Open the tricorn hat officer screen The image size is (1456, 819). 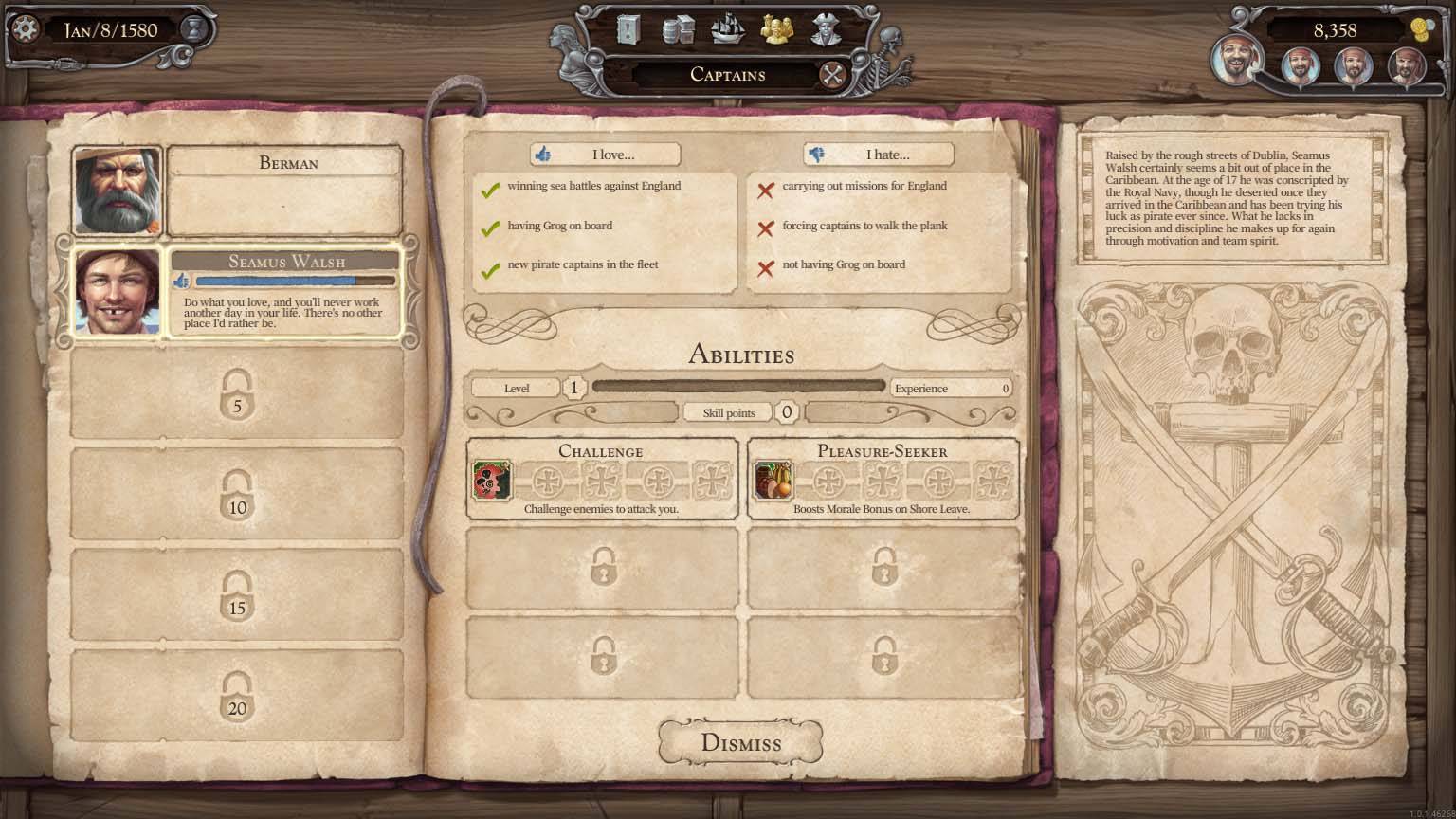(828, 30)
